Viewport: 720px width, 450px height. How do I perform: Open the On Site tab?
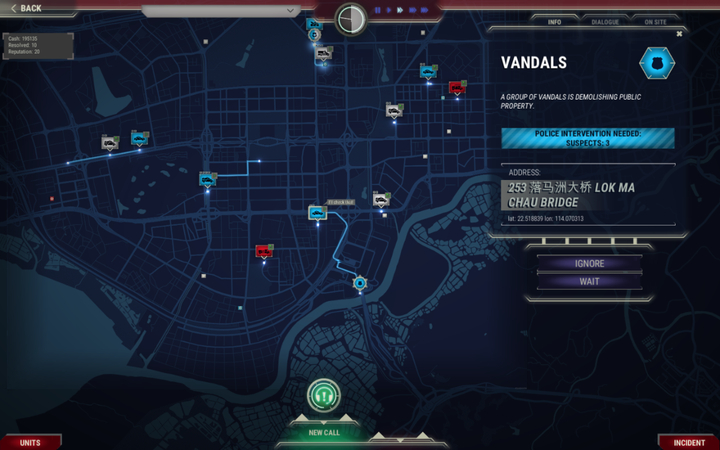tap(655, 21)
